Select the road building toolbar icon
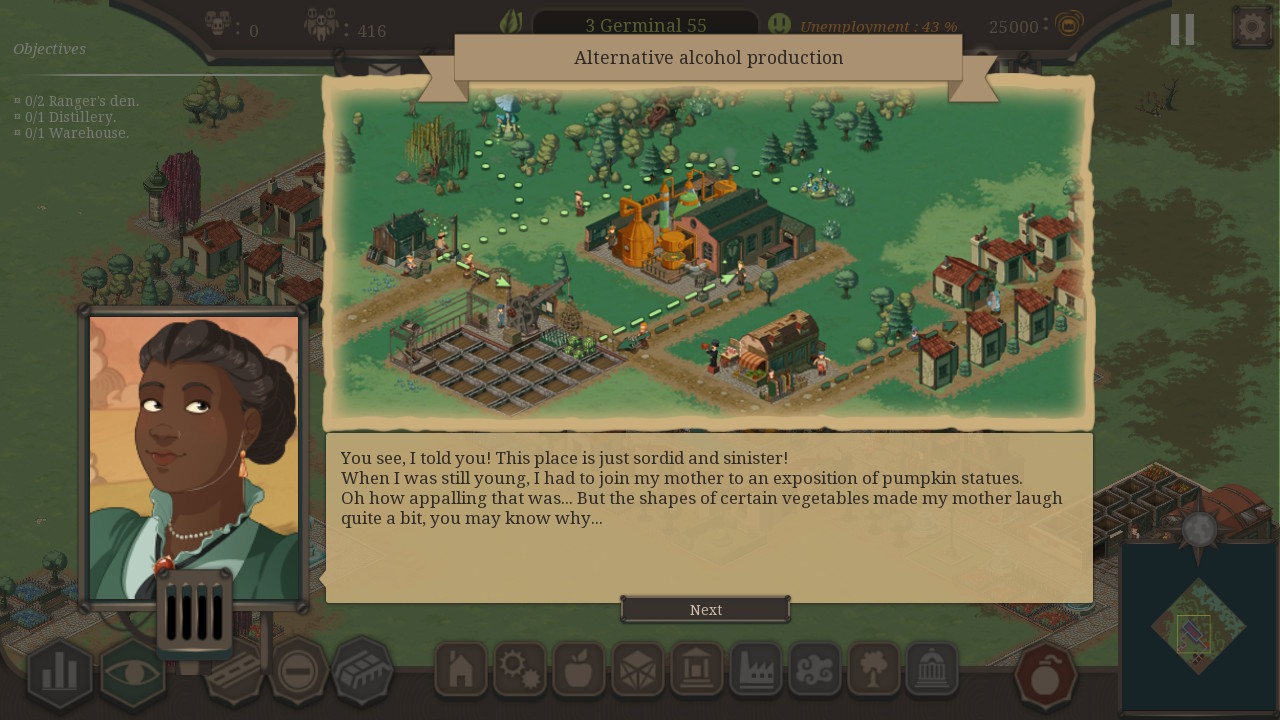The image size is (1280, 720). click(232, 670)
